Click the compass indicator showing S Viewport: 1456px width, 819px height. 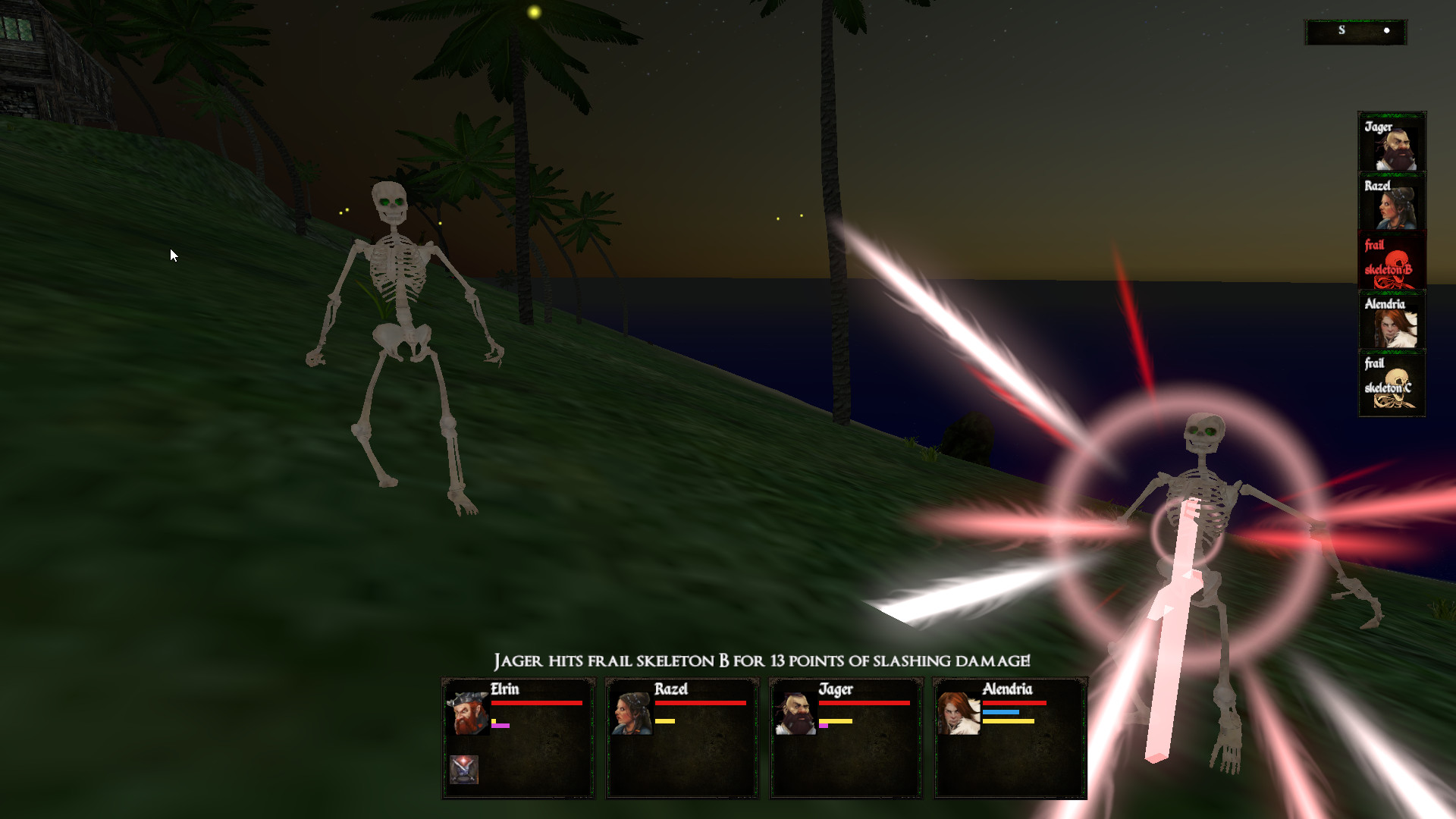(x=1356, y=30)
